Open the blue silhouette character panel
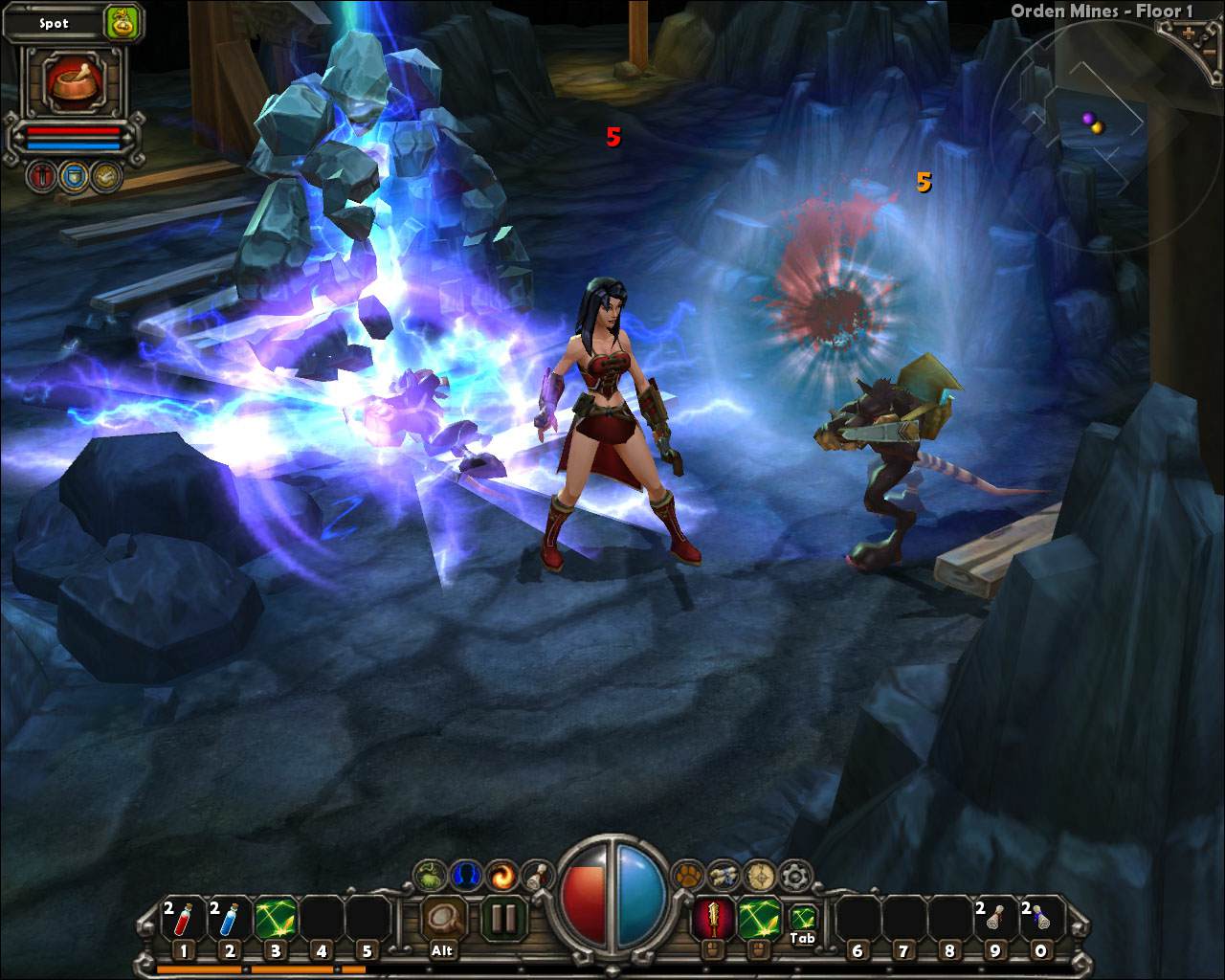Screen dimensions: 1225x980 coord(465,875)
